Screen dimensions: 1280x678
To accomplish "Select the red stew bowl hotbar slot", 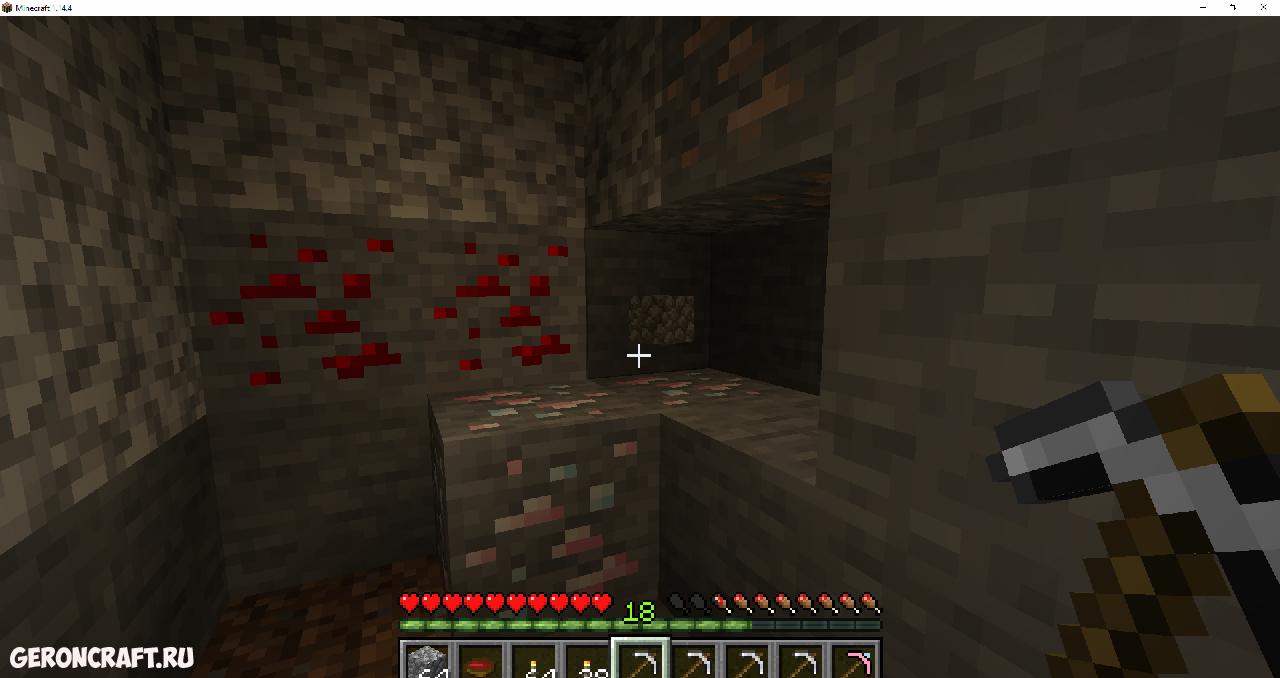I will tap(481, 661).
